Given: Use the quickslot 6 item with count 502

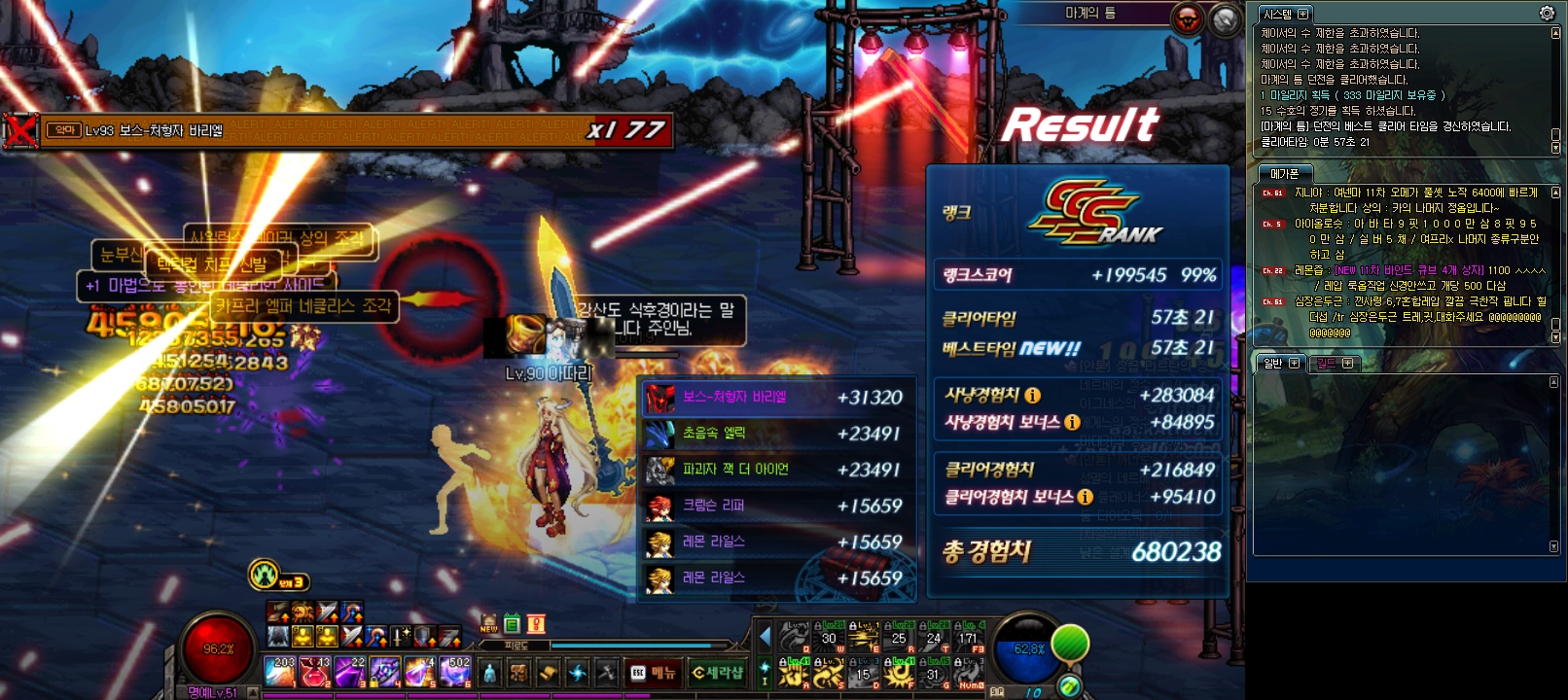Looking at the screenshot, I should click(x=455, y=671).
